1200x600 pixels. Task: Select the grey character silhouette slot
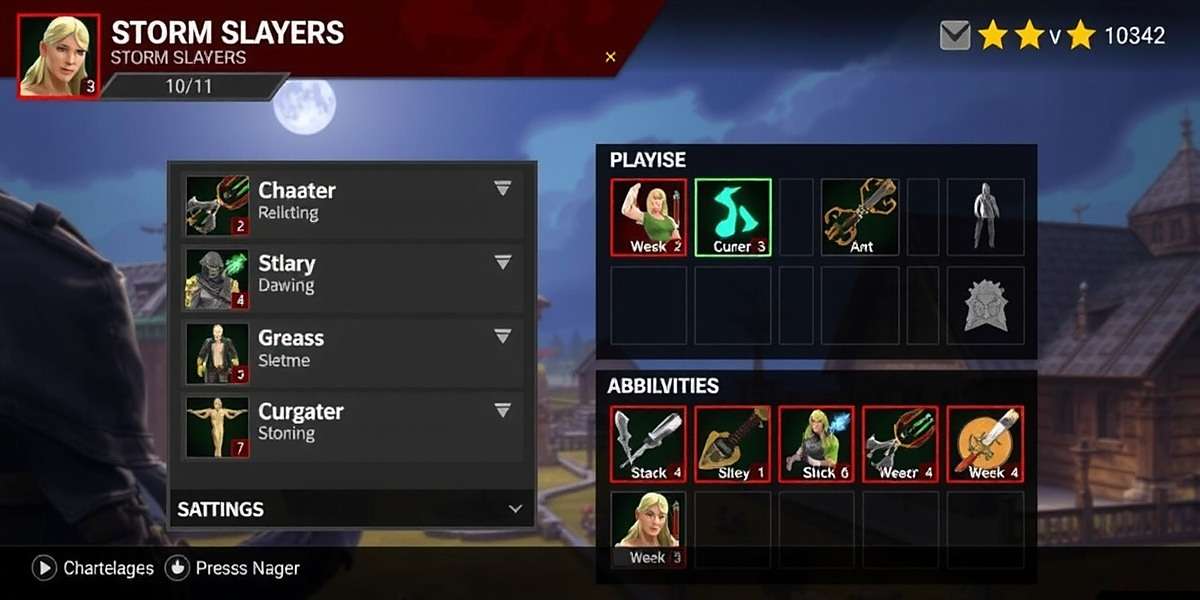(986, 217)
